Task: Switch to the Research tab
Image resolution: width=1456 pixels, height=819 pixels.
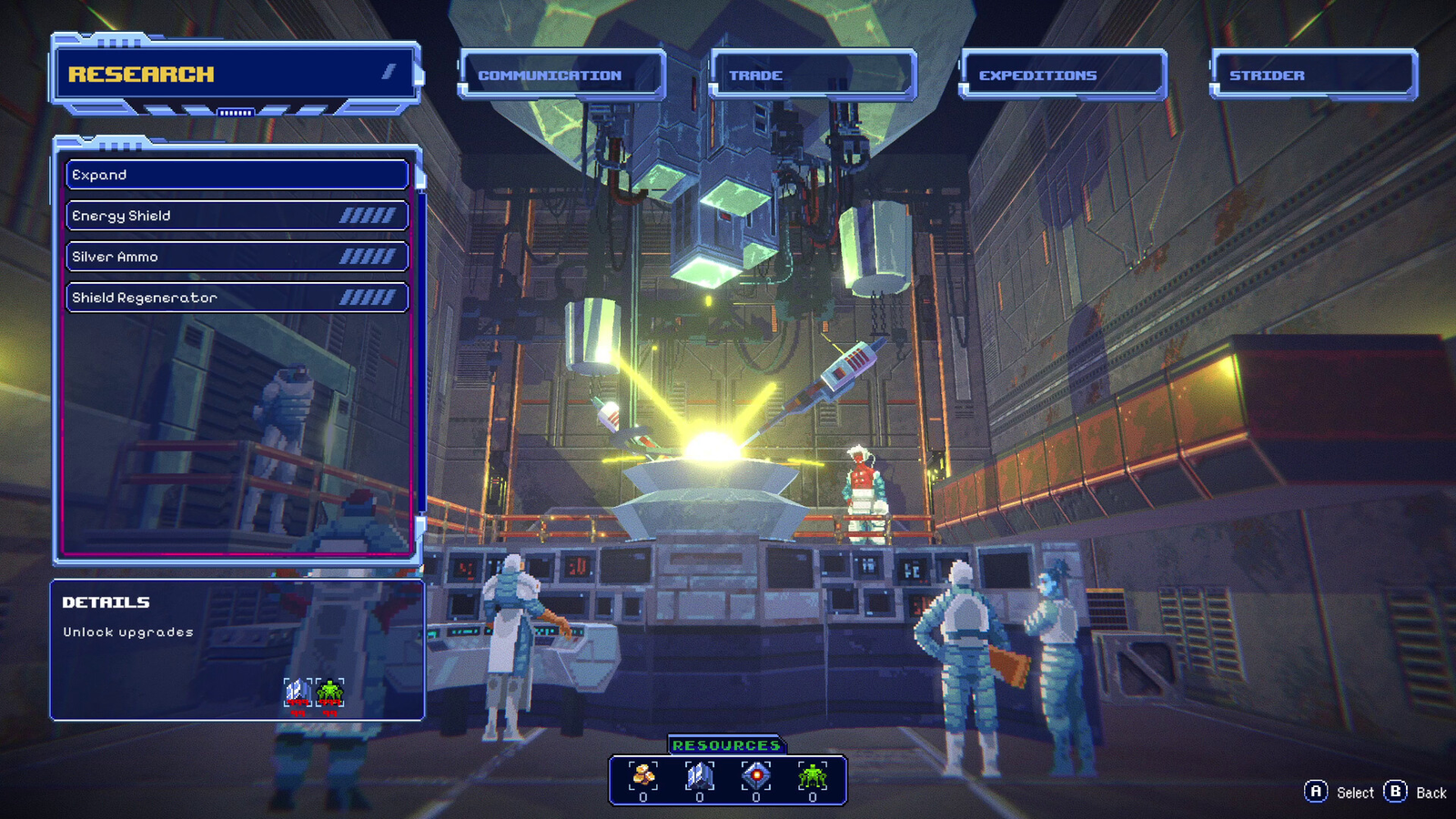Action: 235,74
